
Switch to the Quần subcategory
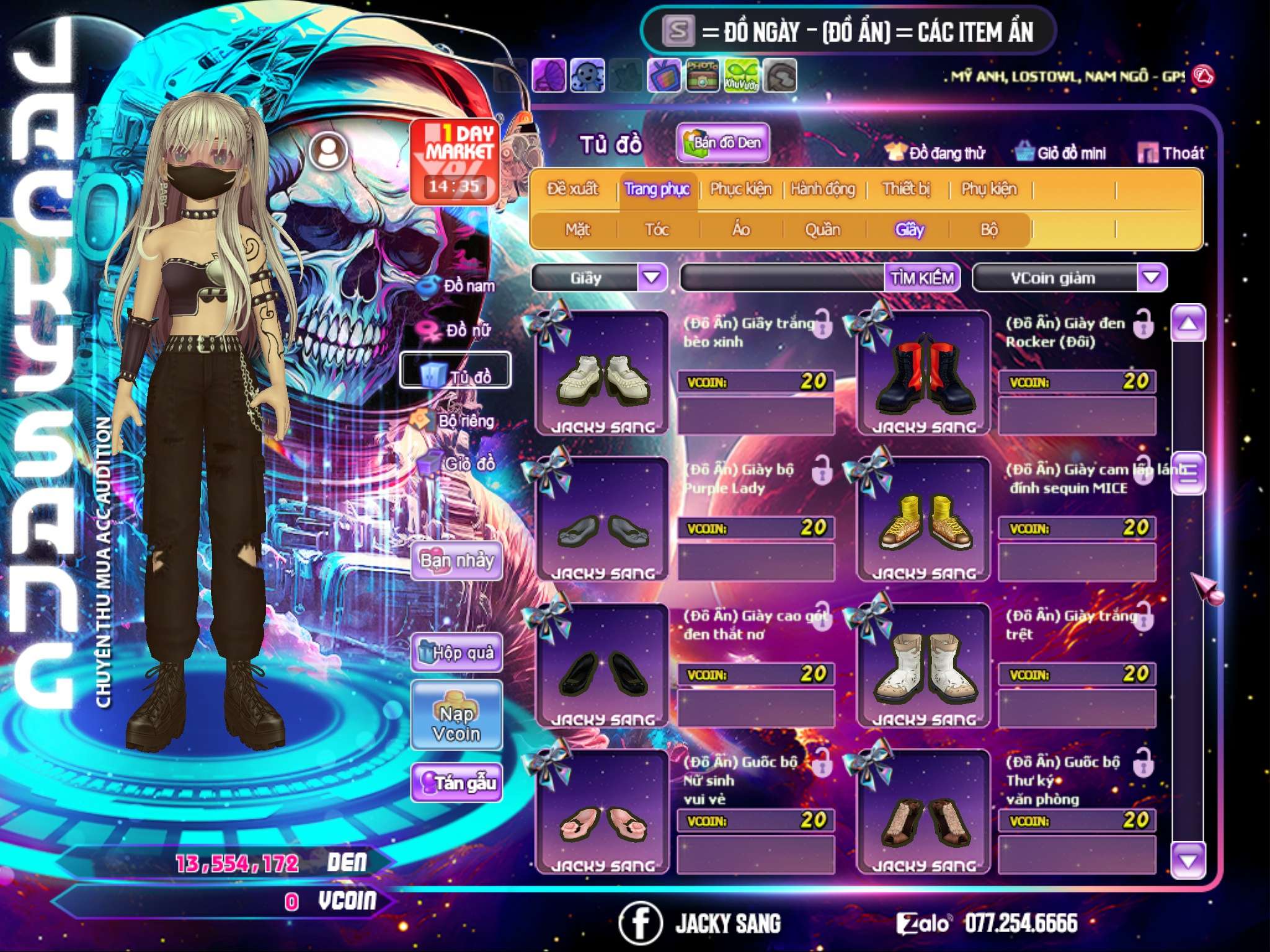click(822, 230)
